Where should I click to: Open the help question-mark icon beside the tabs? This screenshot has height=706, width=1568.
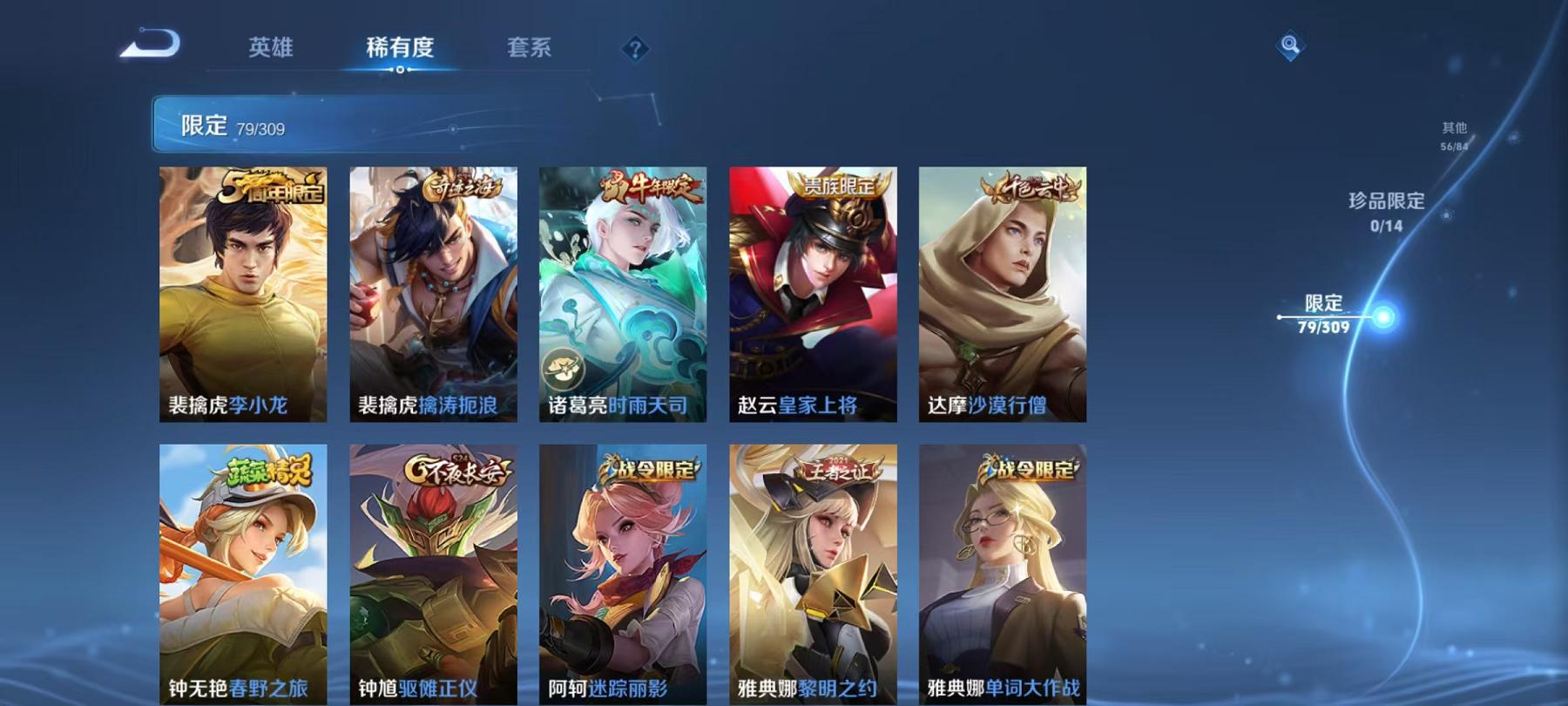(x=635, y=50)
